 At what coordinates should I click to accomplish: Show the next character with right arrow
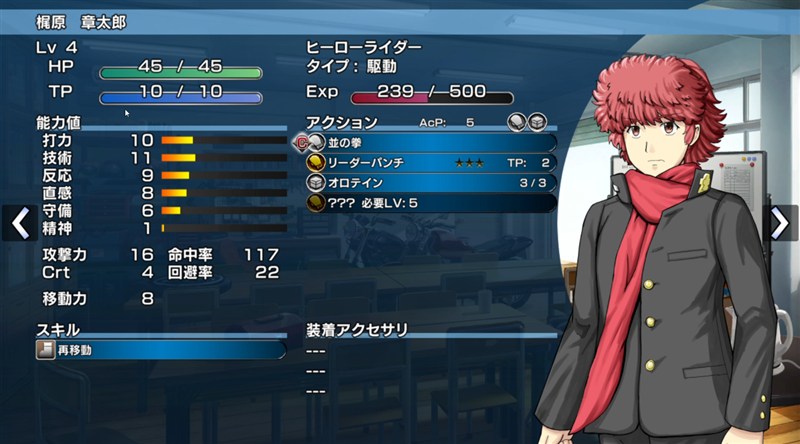781,223
